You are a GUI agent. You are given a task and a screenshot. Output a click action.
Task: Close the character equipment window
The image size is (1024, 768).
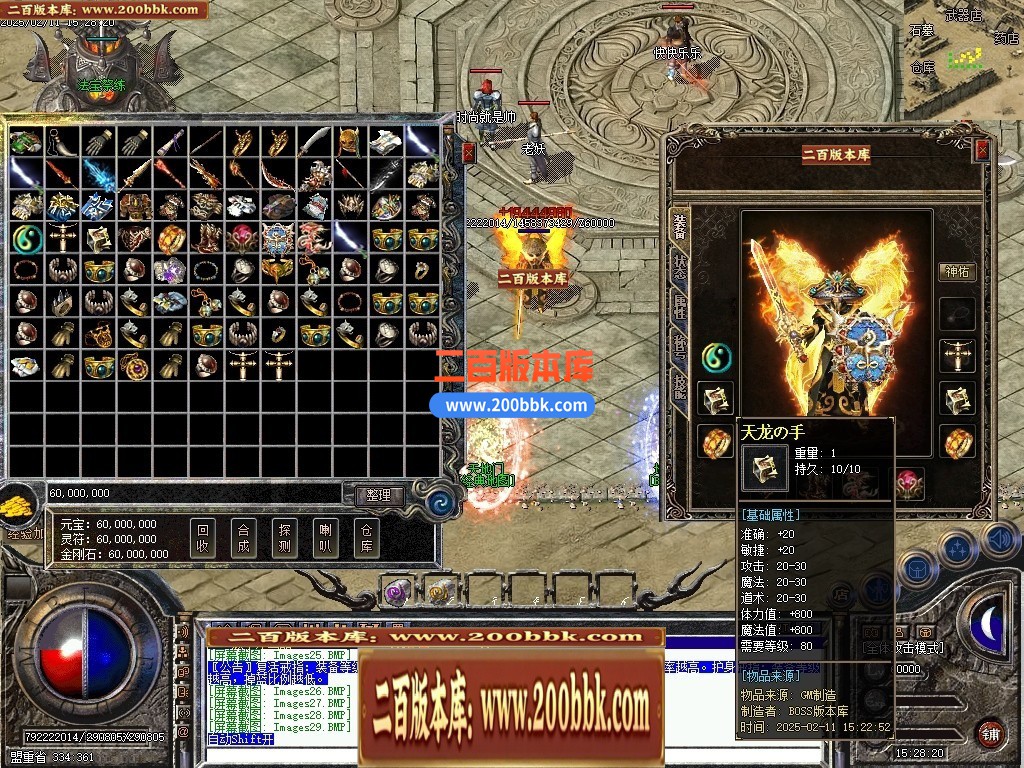(982, 150)
